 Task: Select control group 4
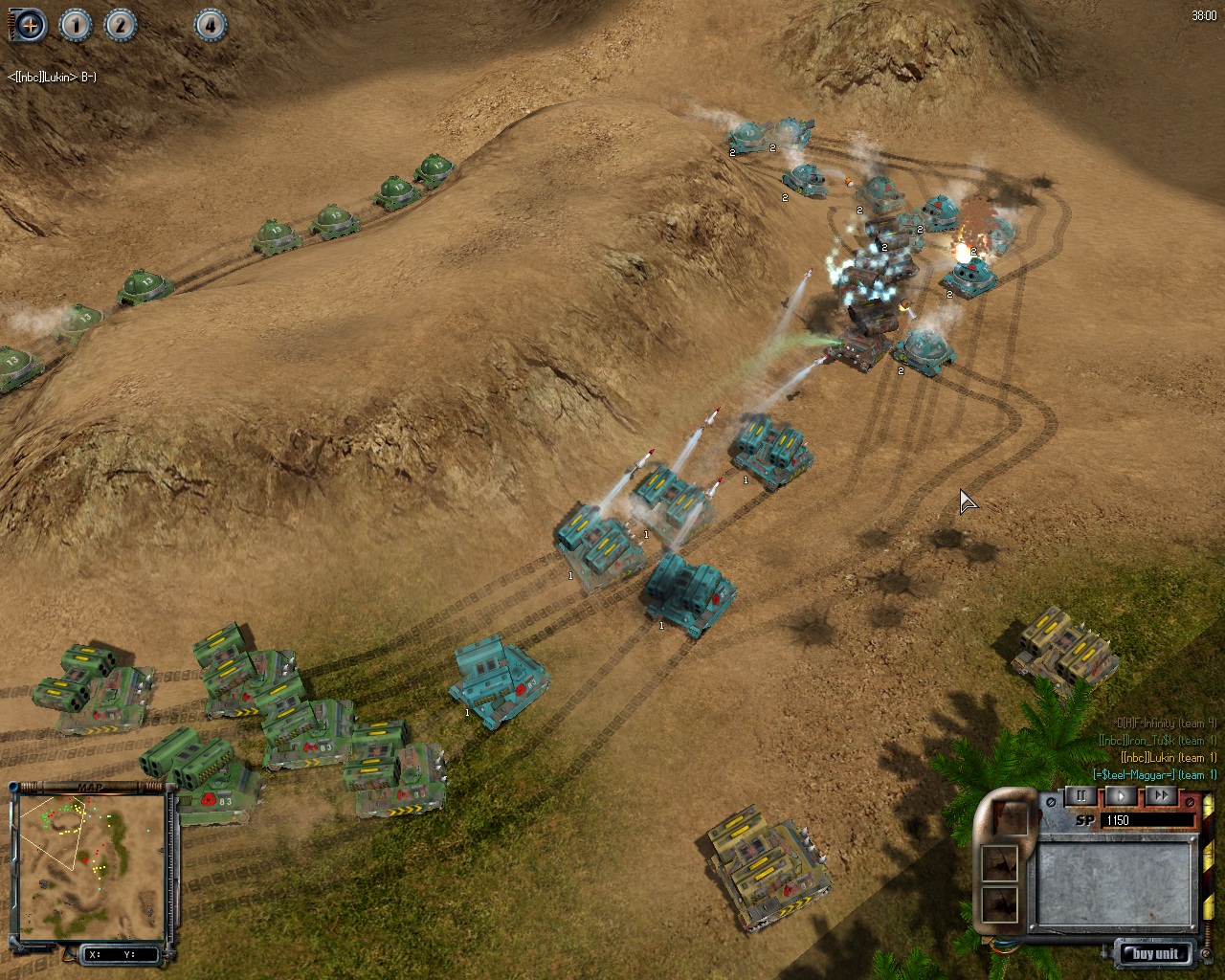[x=211, y=25]
